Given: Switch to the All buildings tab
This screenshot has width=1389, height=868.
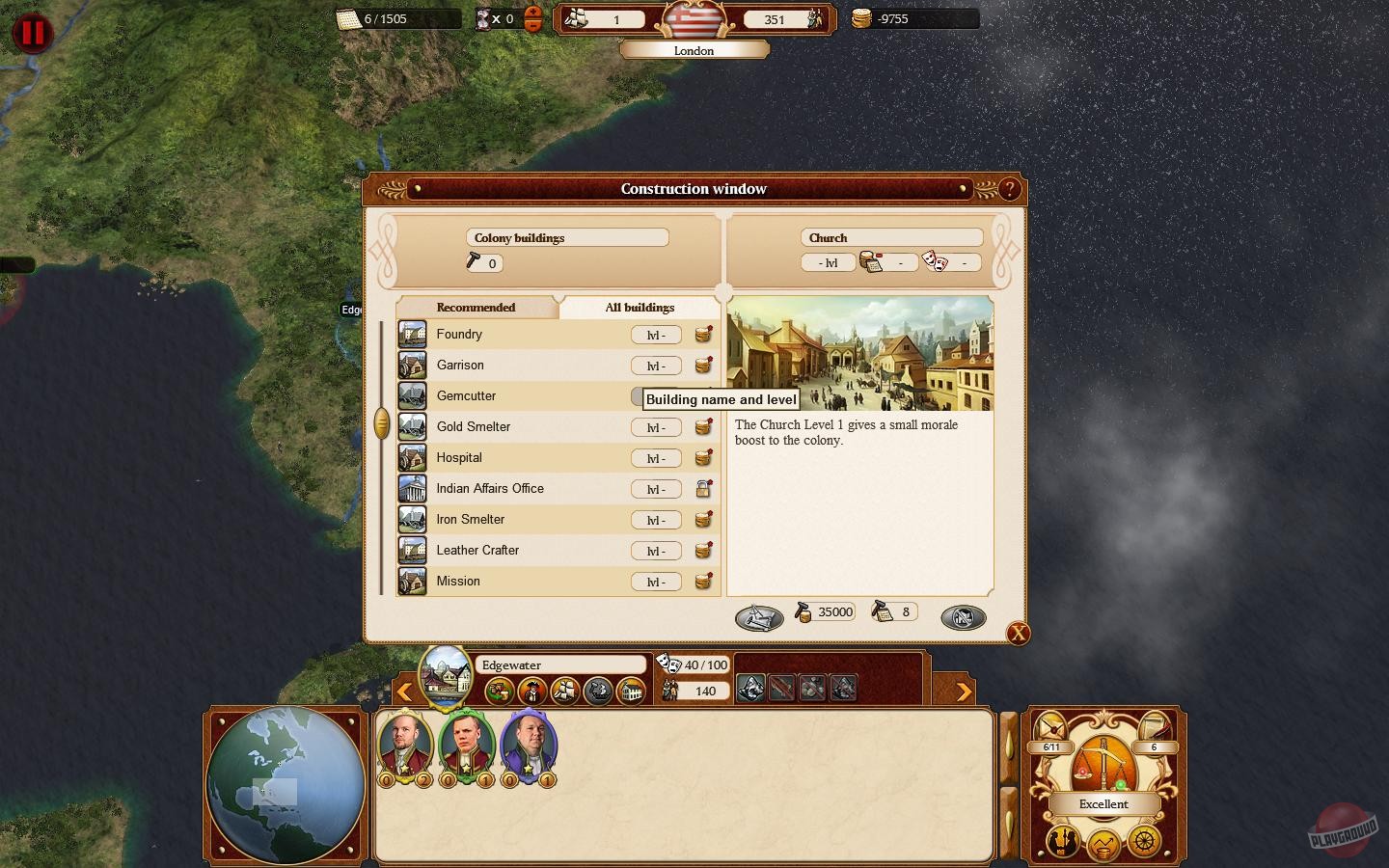Looking at the screenshot, I should pyautogui.click(x=639, y=307).
